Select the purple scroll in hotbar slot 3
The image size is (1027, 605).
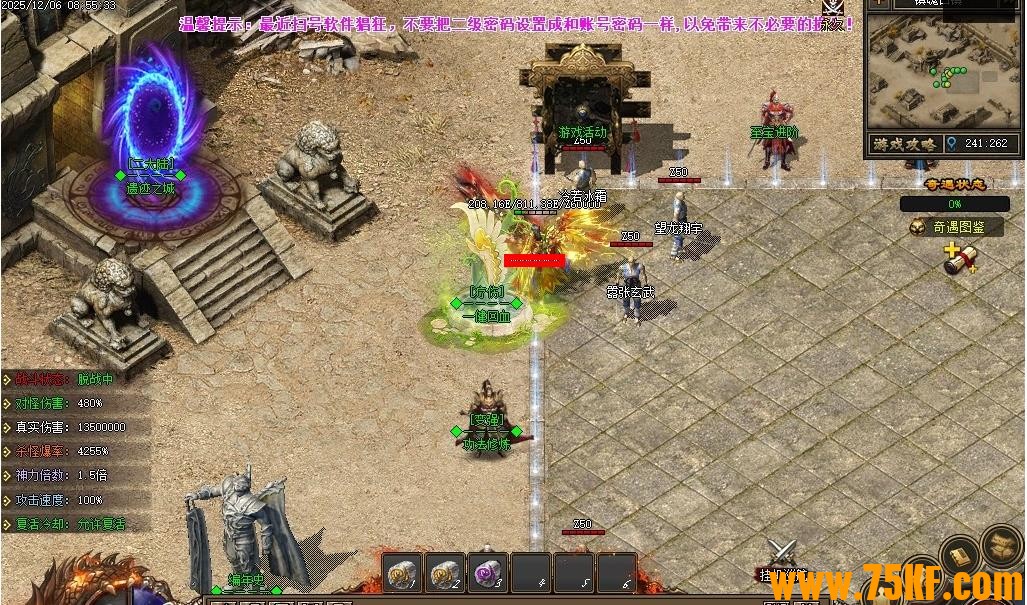[x=489, y=572]
